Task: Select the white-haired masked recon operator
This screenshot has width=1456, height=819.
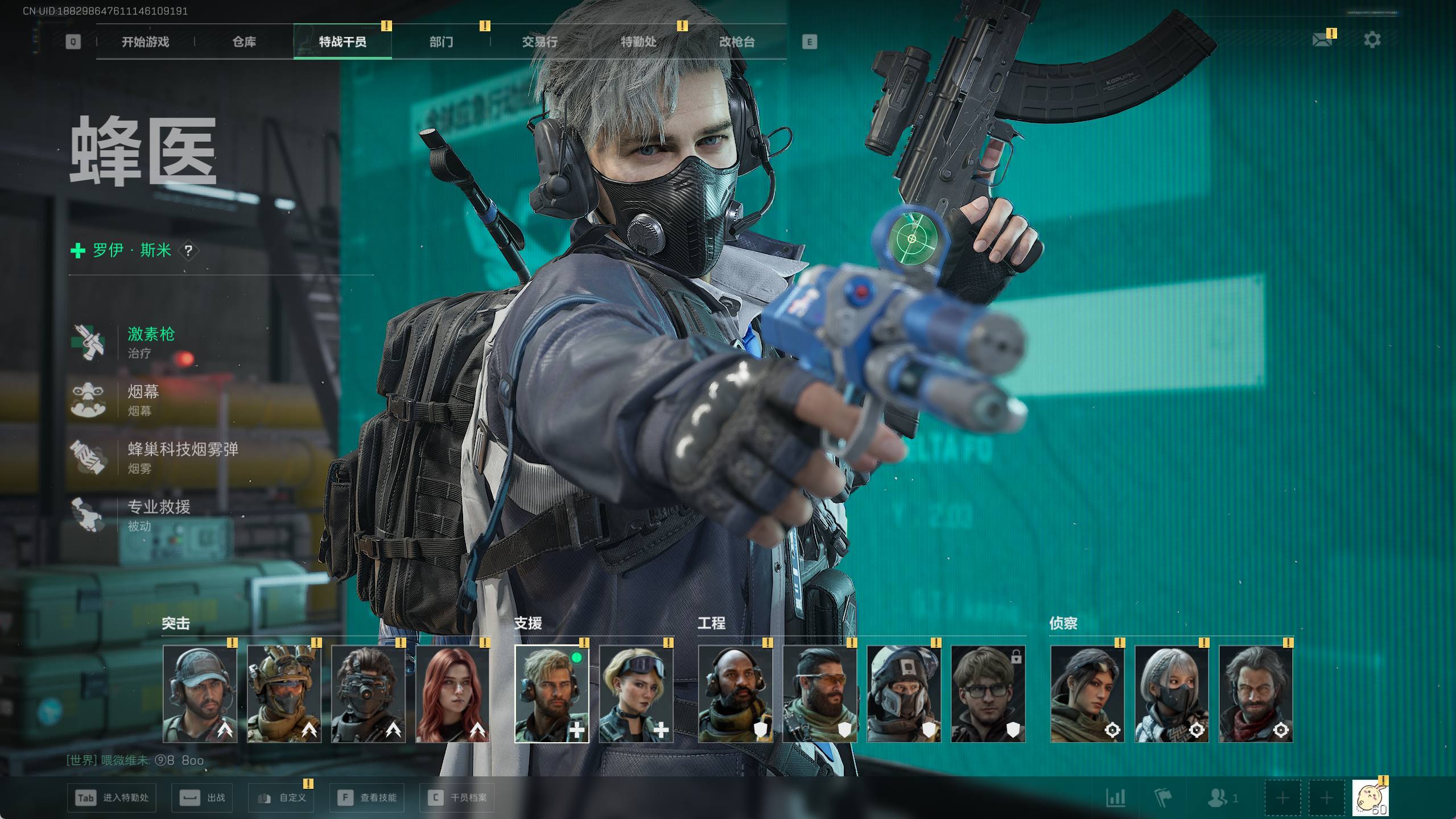Action: pos(1171,694)
